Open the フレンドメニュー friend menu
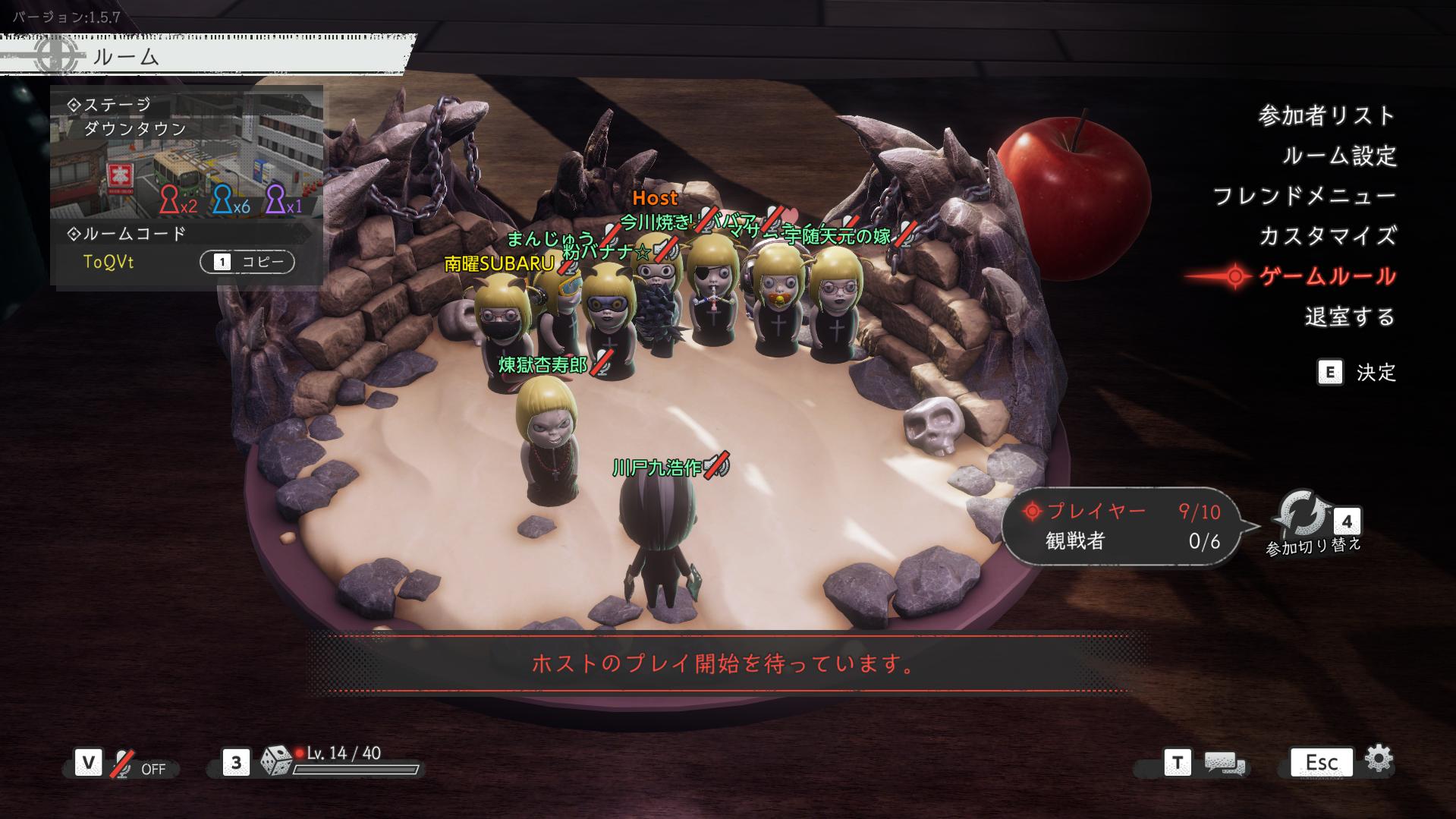The height and width of the screenshot is (819, 1456). pyautogui.click(x=1304, y=197)
